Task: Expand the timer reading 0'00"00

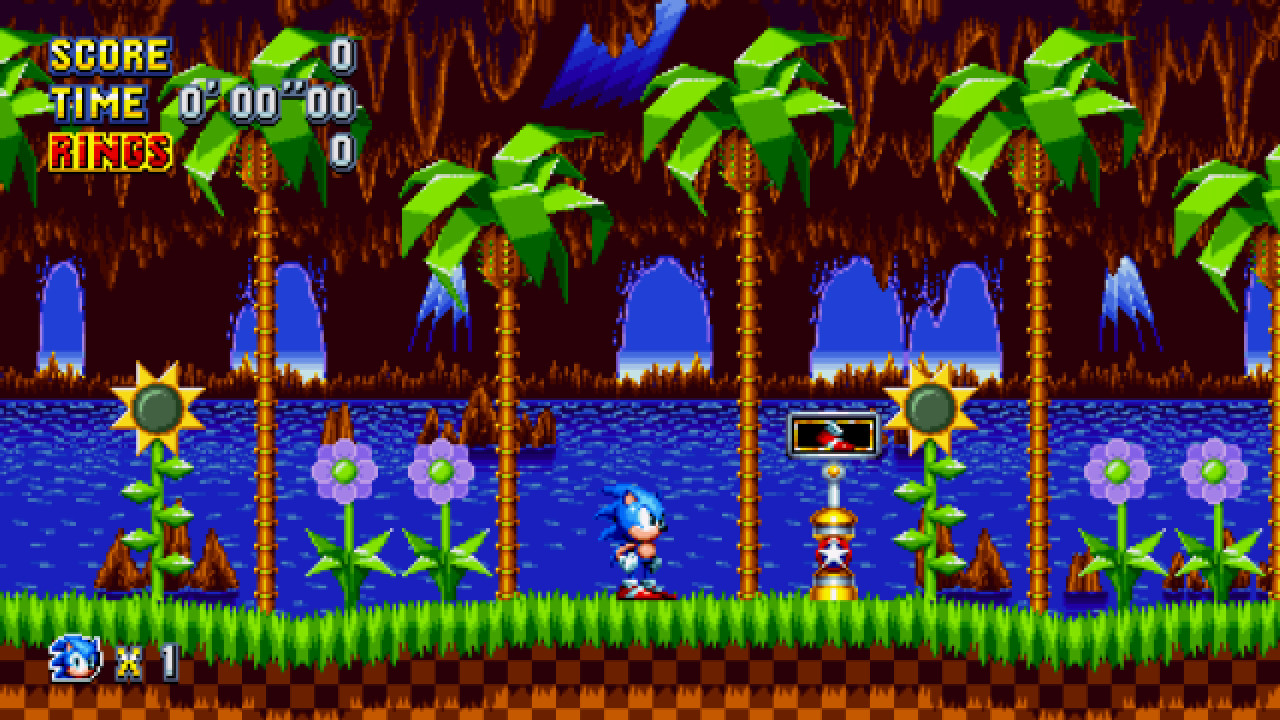Action: [265, 101]
